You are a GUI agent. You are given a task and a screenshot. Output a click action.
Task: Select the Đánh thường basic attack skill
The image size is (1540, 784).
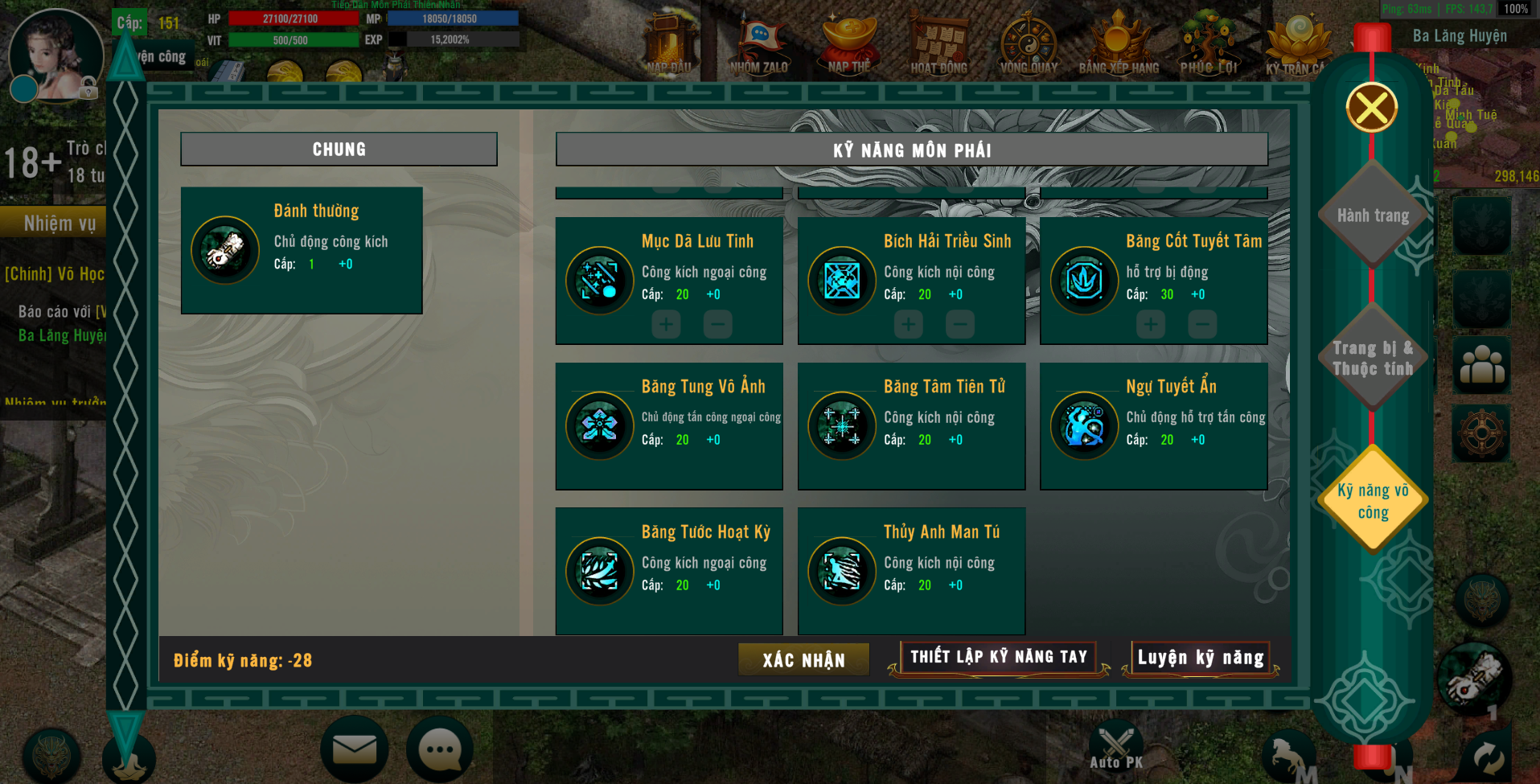225,250
